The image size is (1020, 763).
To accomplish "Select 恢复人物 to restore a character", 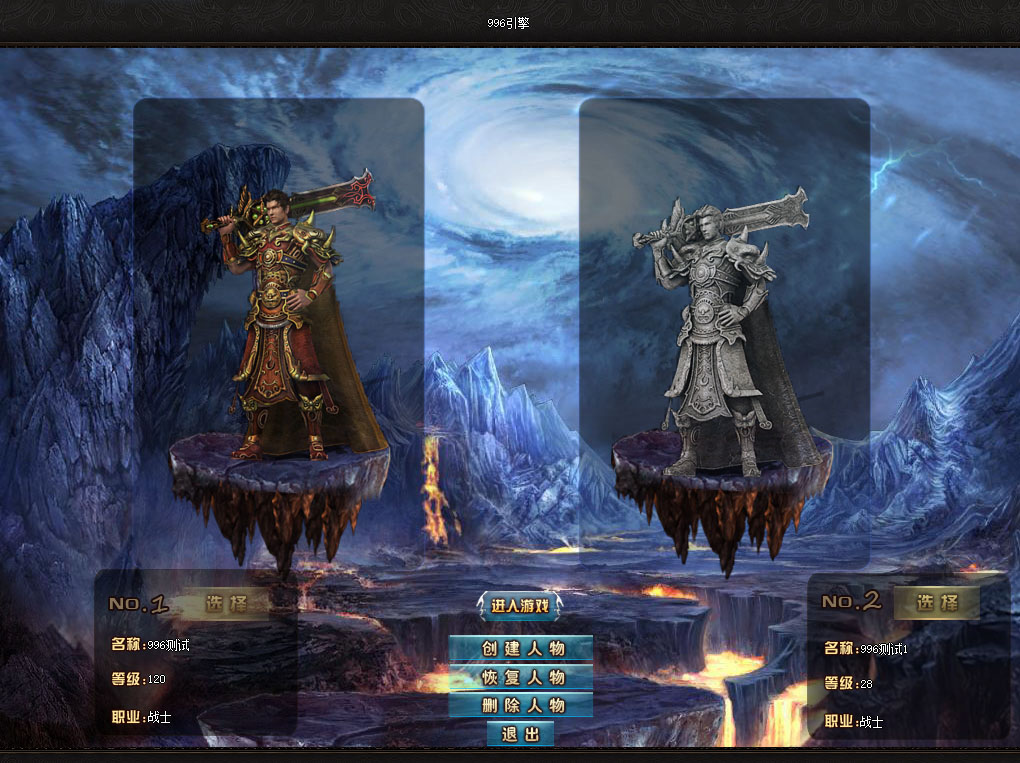I will click(520, 677).
